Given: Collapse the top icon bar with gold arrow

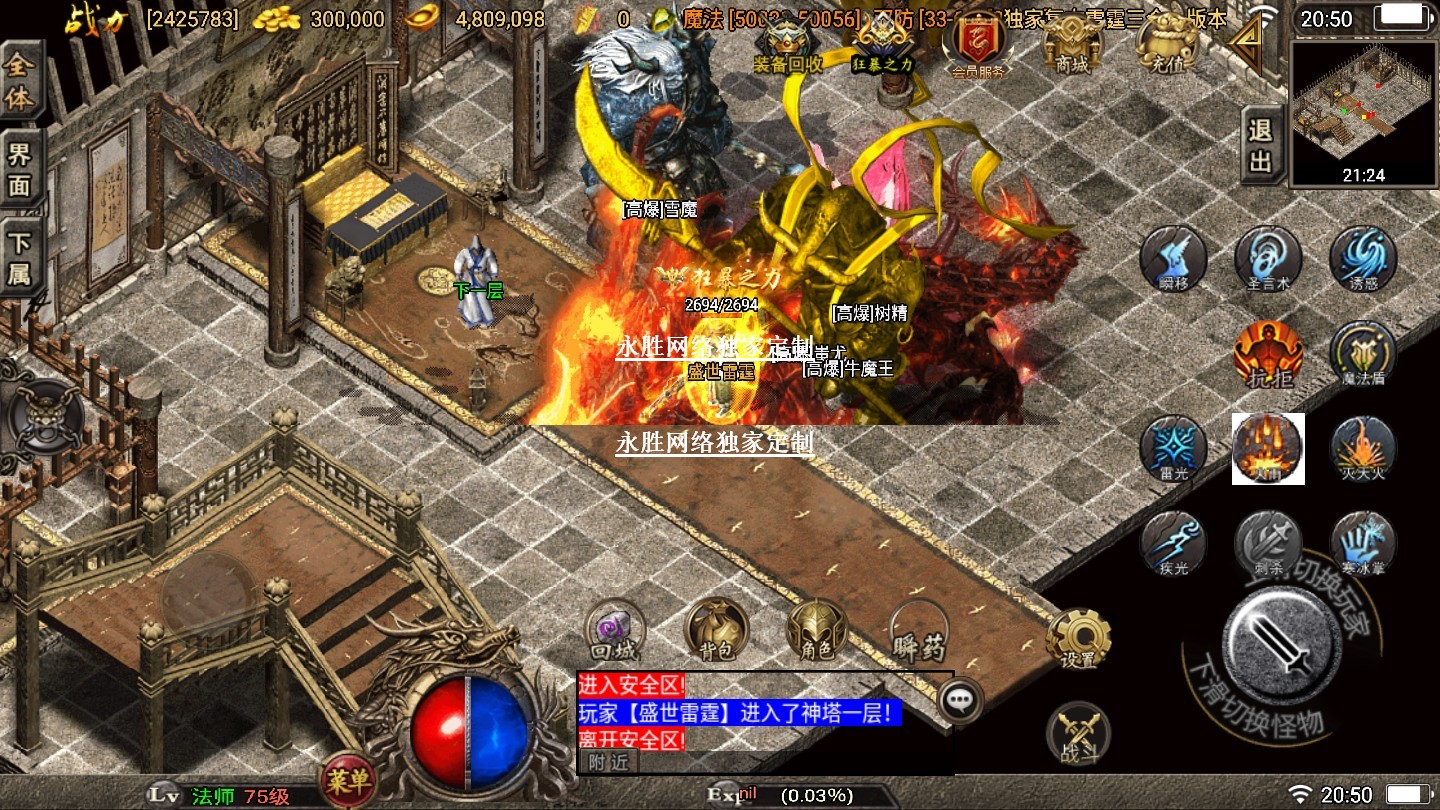Looking at the screenshot, I should click(x=1249, y=40).
